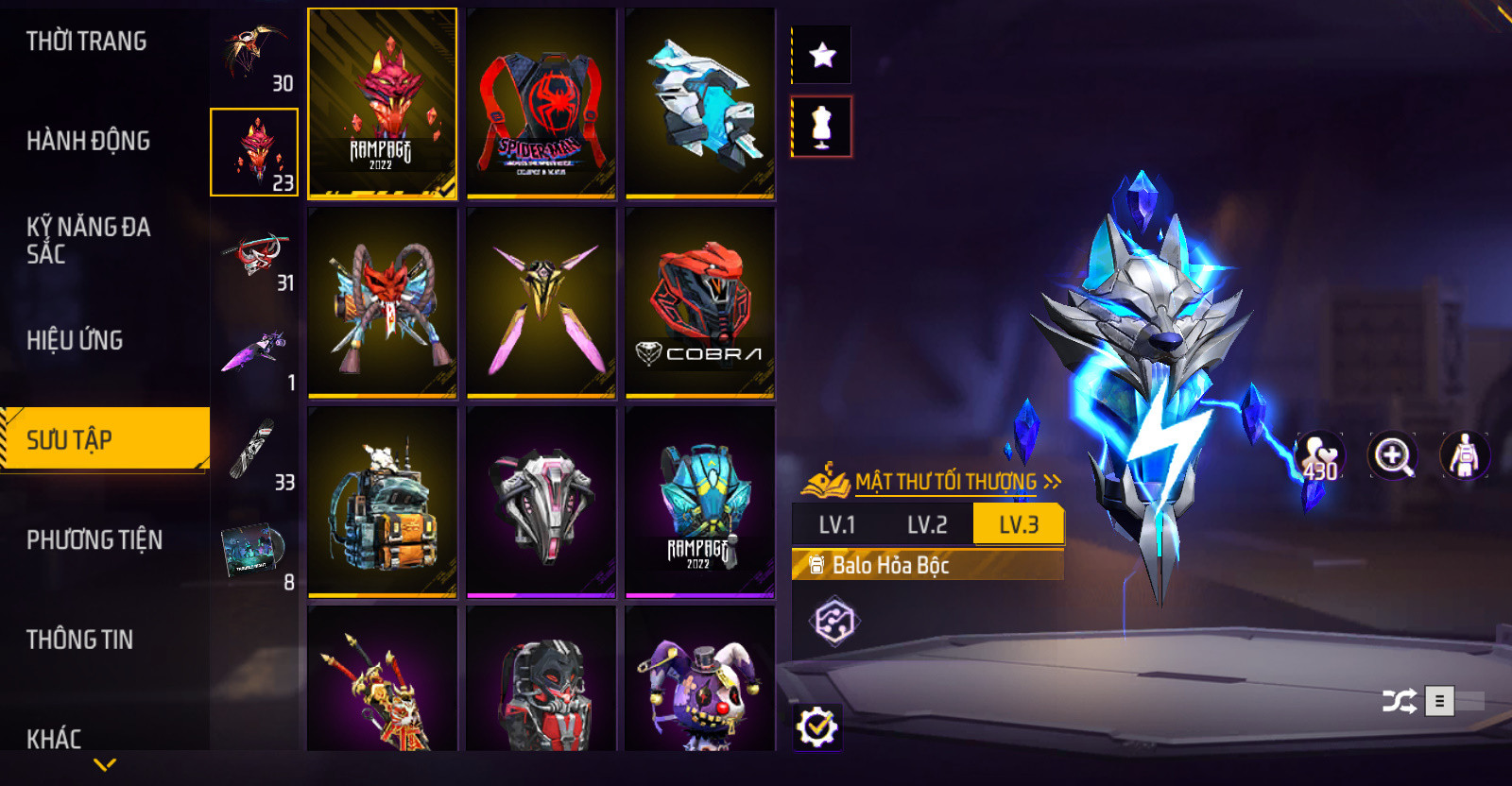Screen dimensions: 1512x786
Task: Choose the Spider-Man backpack skin
Action: click(541, 104)
